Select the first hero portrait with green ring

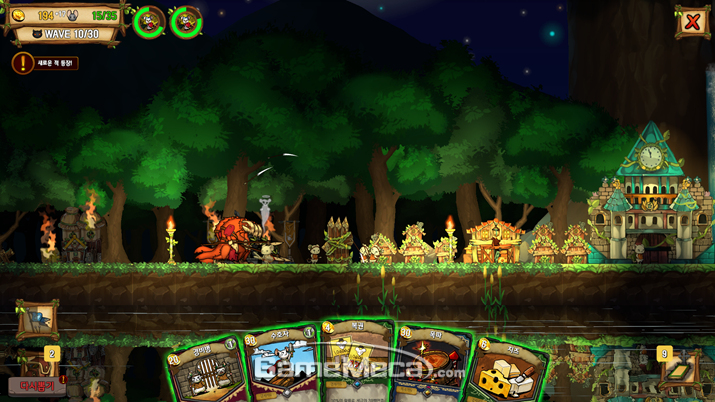(149, 22)
